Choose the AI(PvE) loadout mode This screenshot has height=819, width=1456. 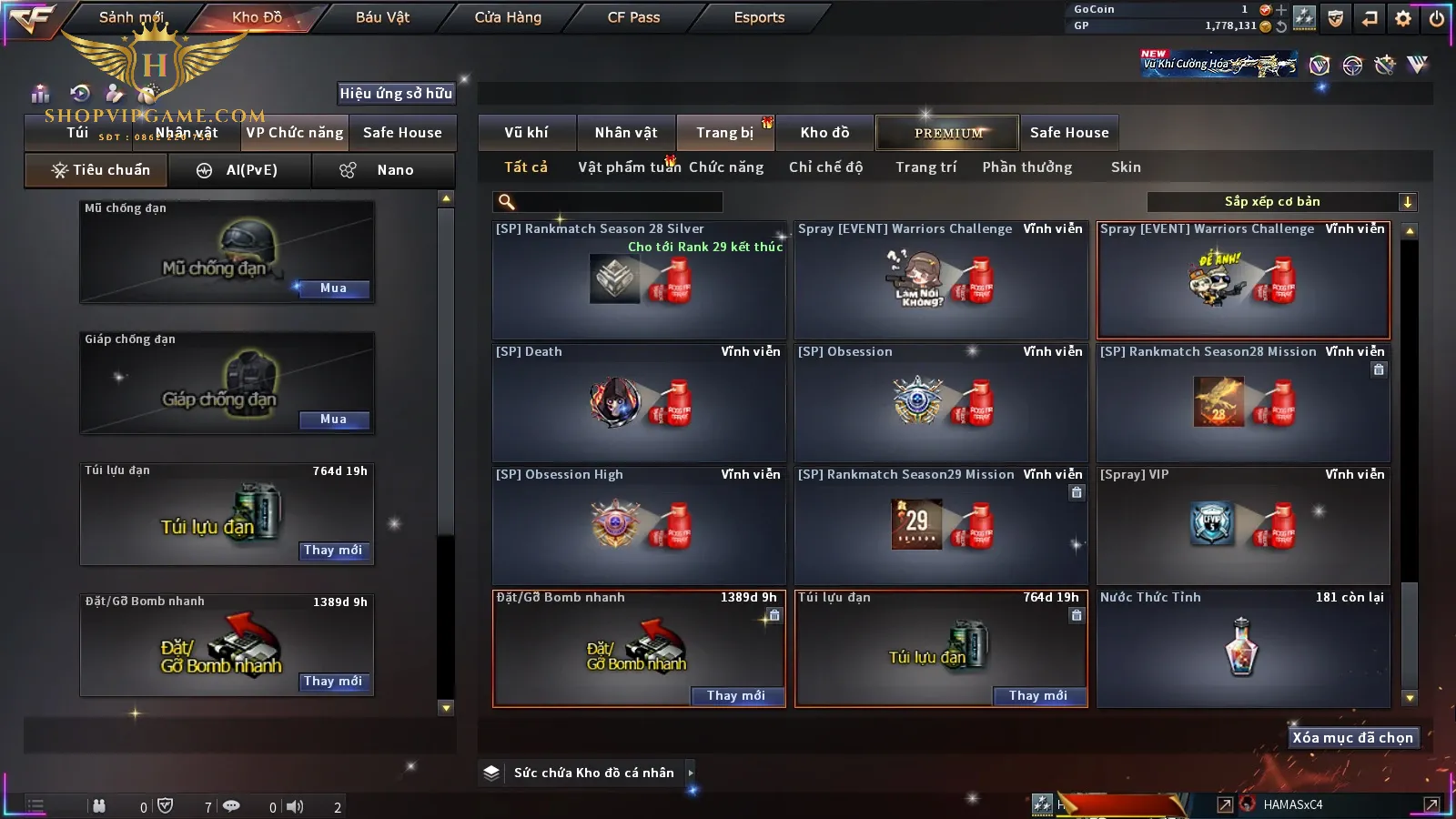click(x=239, y=170)
